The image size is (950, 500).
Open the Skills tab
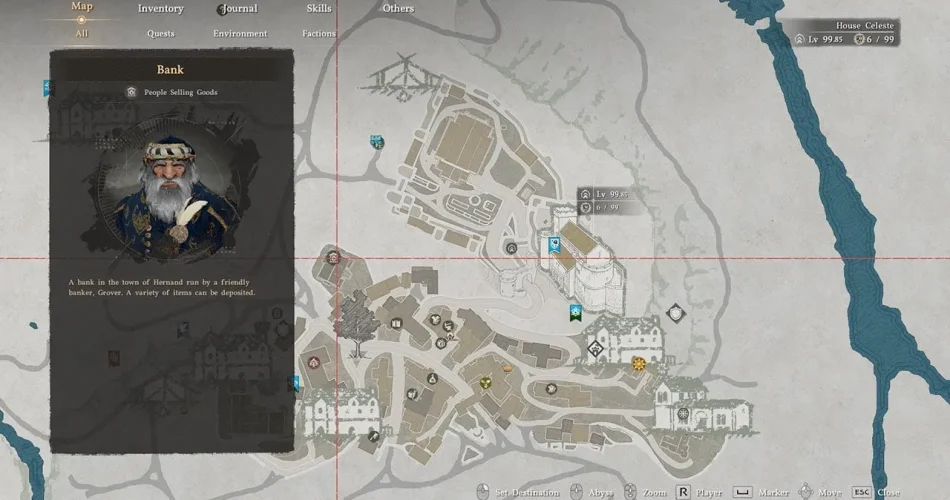pos(319,9)
